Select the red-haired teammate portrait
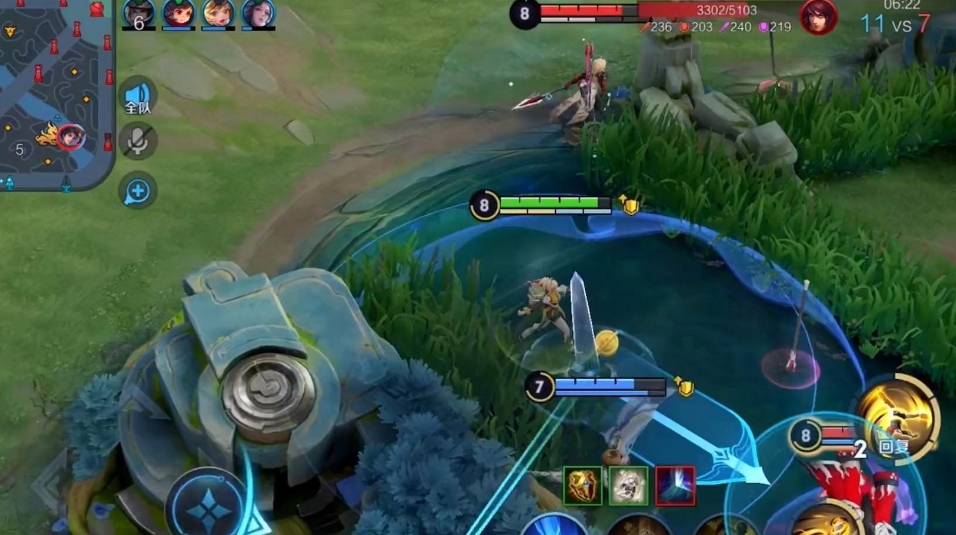Viewport: 956px width, 535px height. tap(179, 13)
